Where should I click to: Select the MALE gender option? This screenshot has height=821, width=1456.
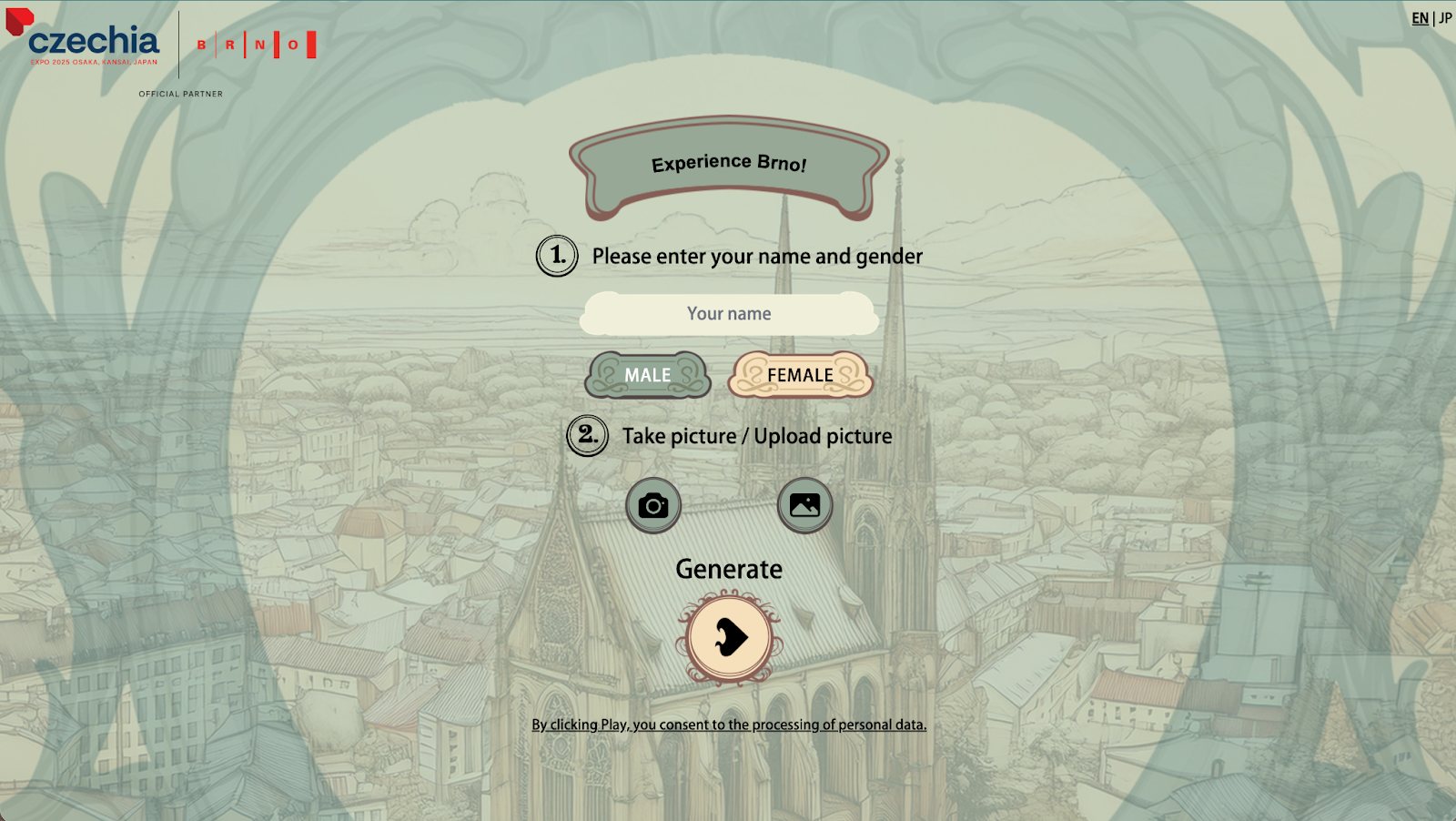tap(648, 375)
